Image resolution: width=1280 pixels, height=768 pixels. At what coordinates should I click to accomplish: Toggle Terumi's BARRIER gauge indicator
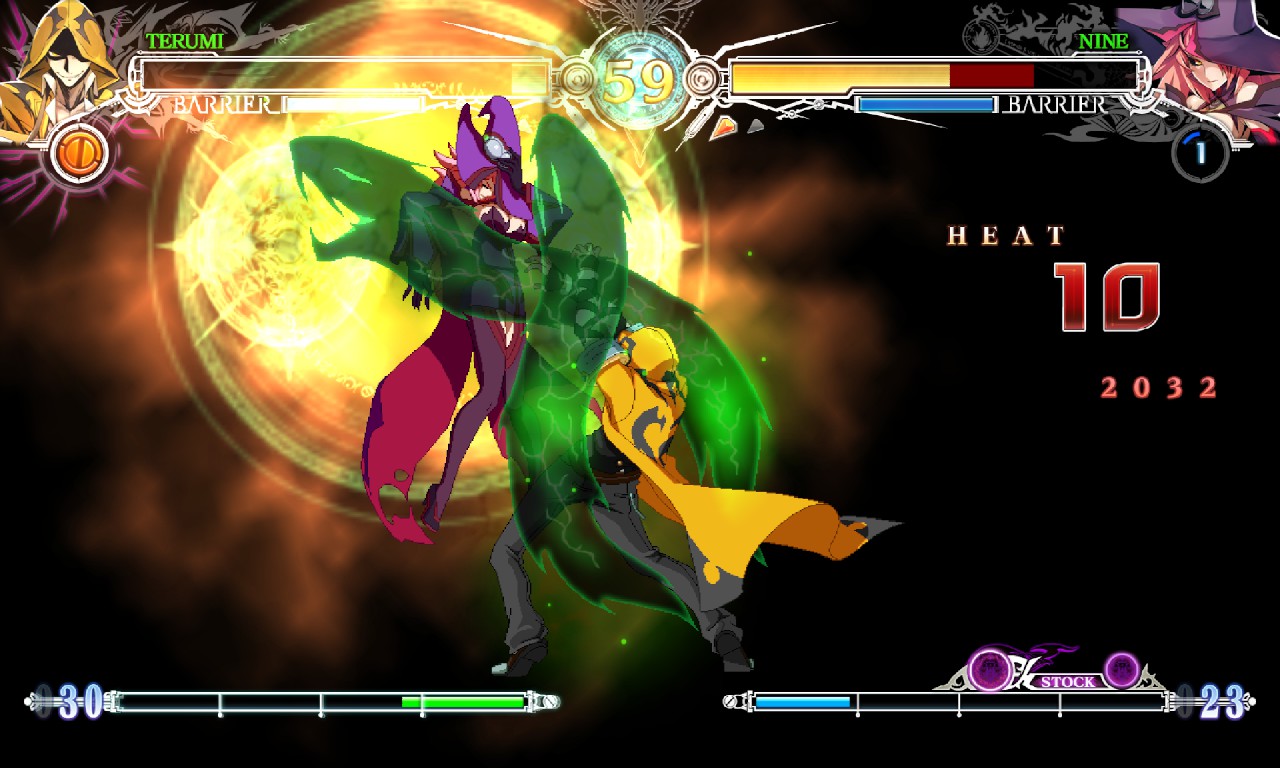pyautogui.click(x=222, y=103)
